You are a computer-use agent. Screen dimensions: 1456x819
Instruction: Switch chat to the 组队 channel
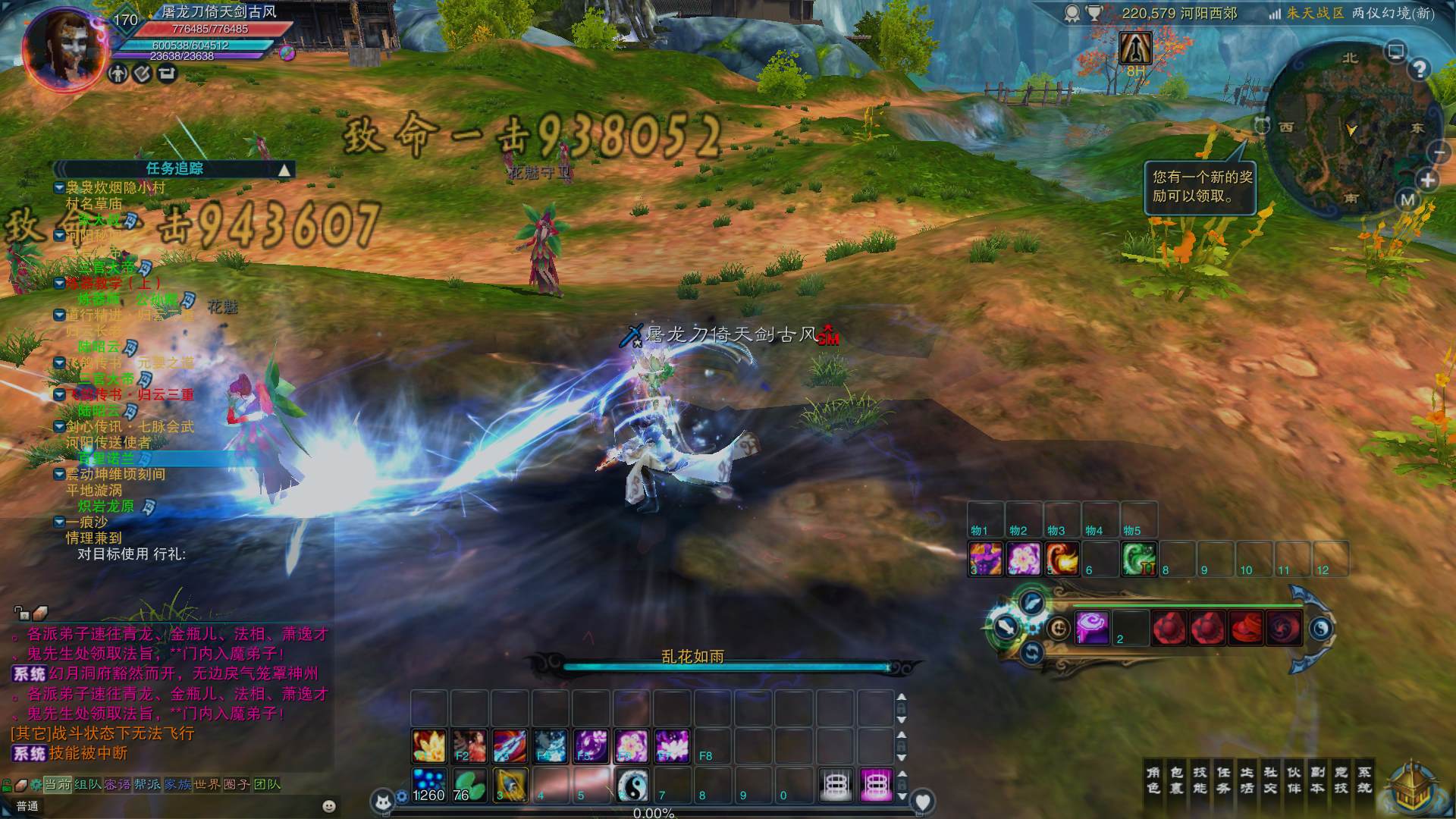click(x=88, y=784)
